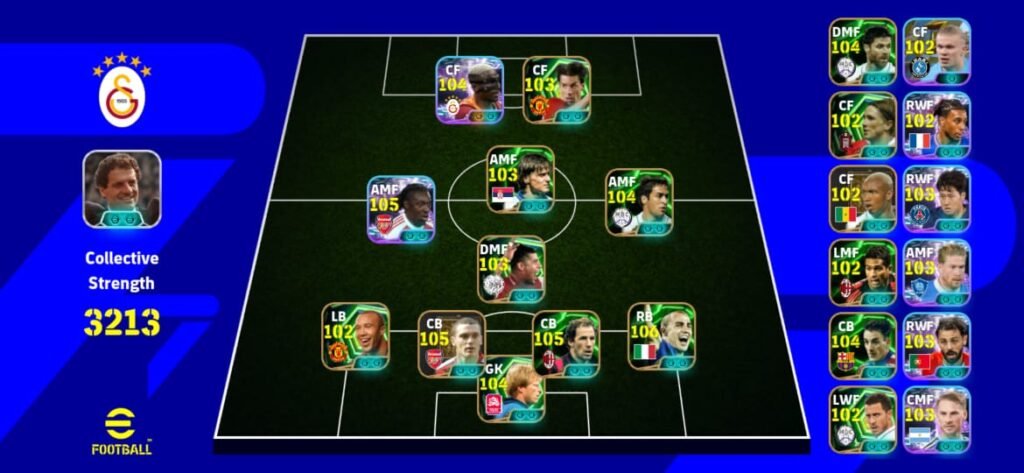Screen dimensions: 1024x473
Task: Open the manager portrait card
Action: click(122, 188)
